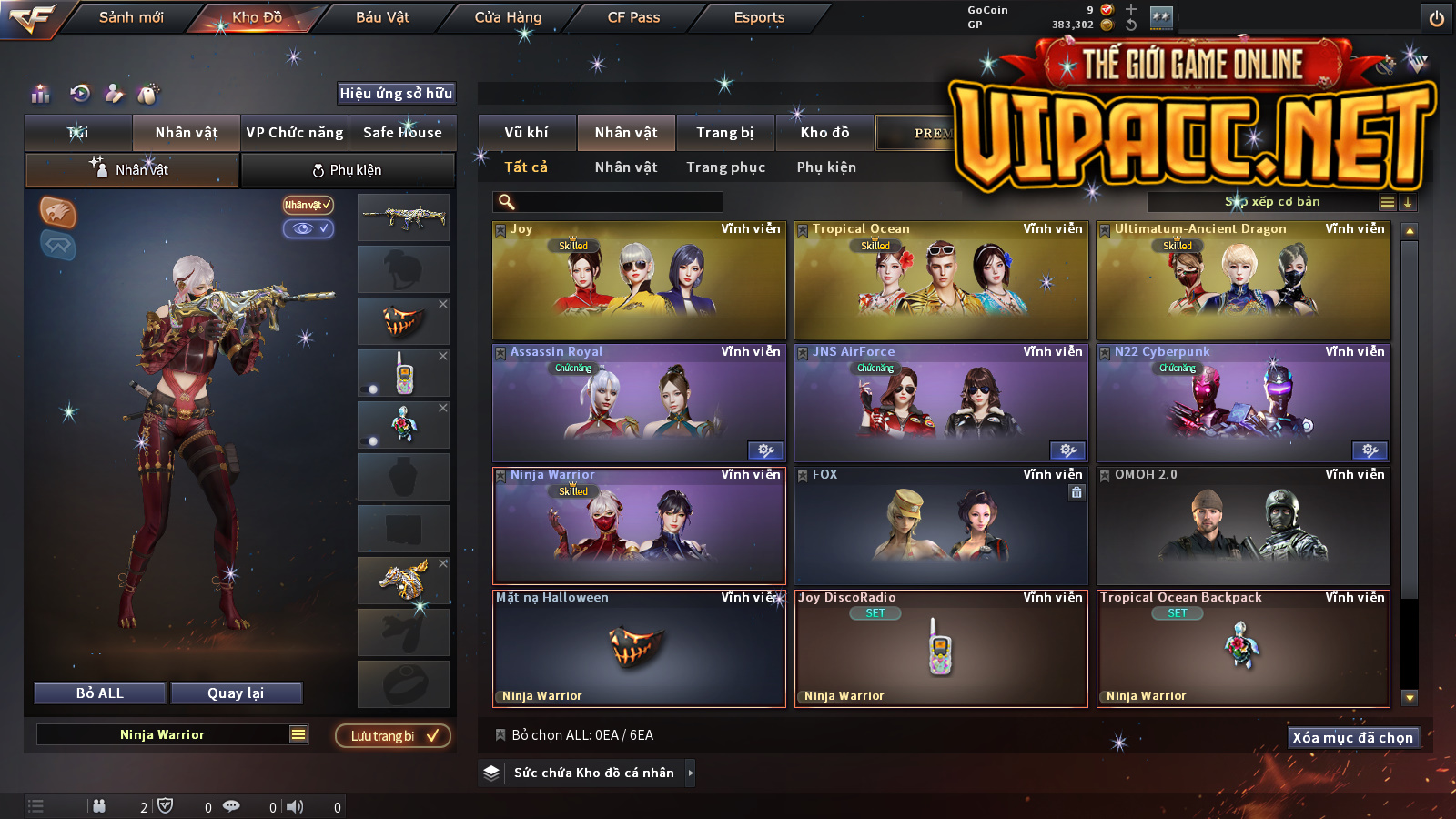Open the Safe House tab
This screenshot has width=1456, height=819.
click(x=402, y=133)
